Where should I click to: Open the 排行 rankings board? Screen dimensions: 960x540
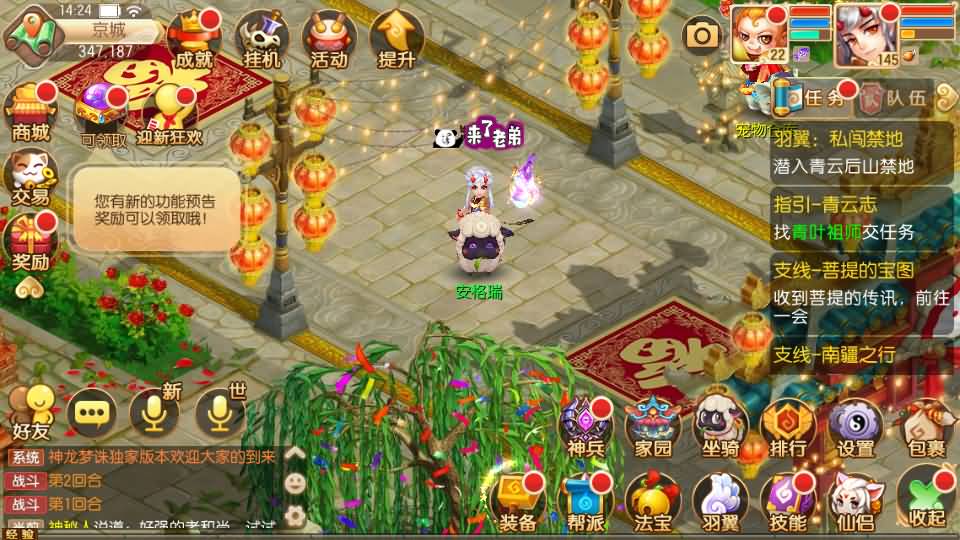pyautogui.click(x=788, y=428)
